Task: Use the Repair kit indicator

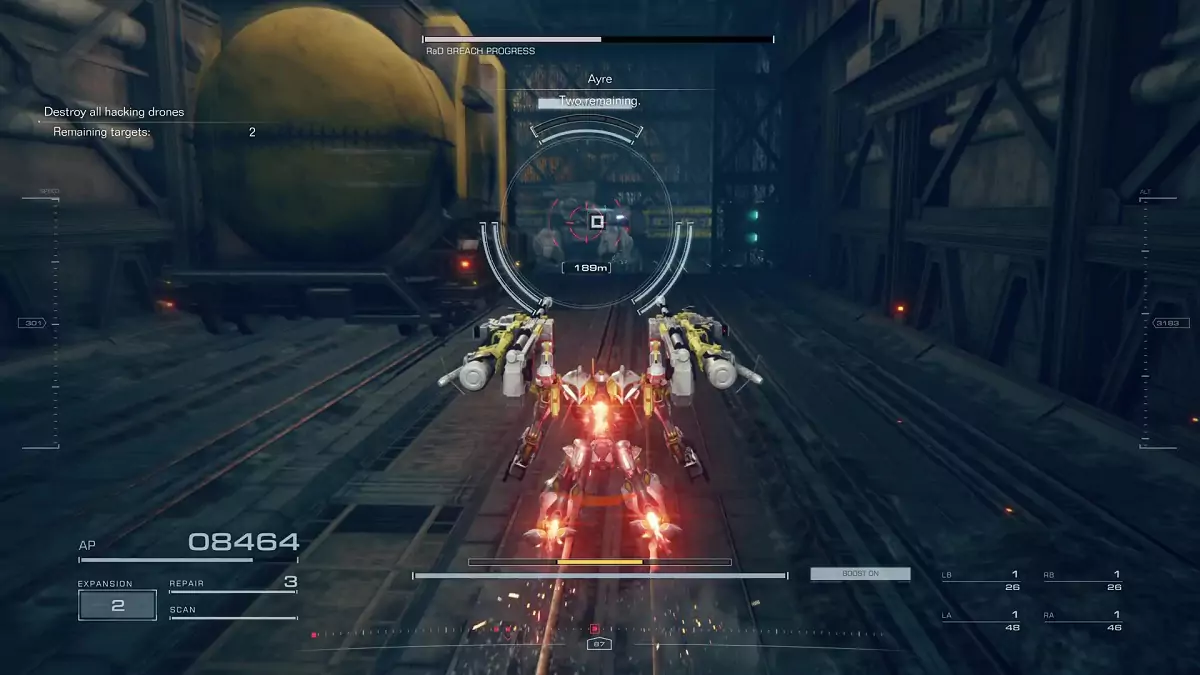Action: tap(233, 583)
